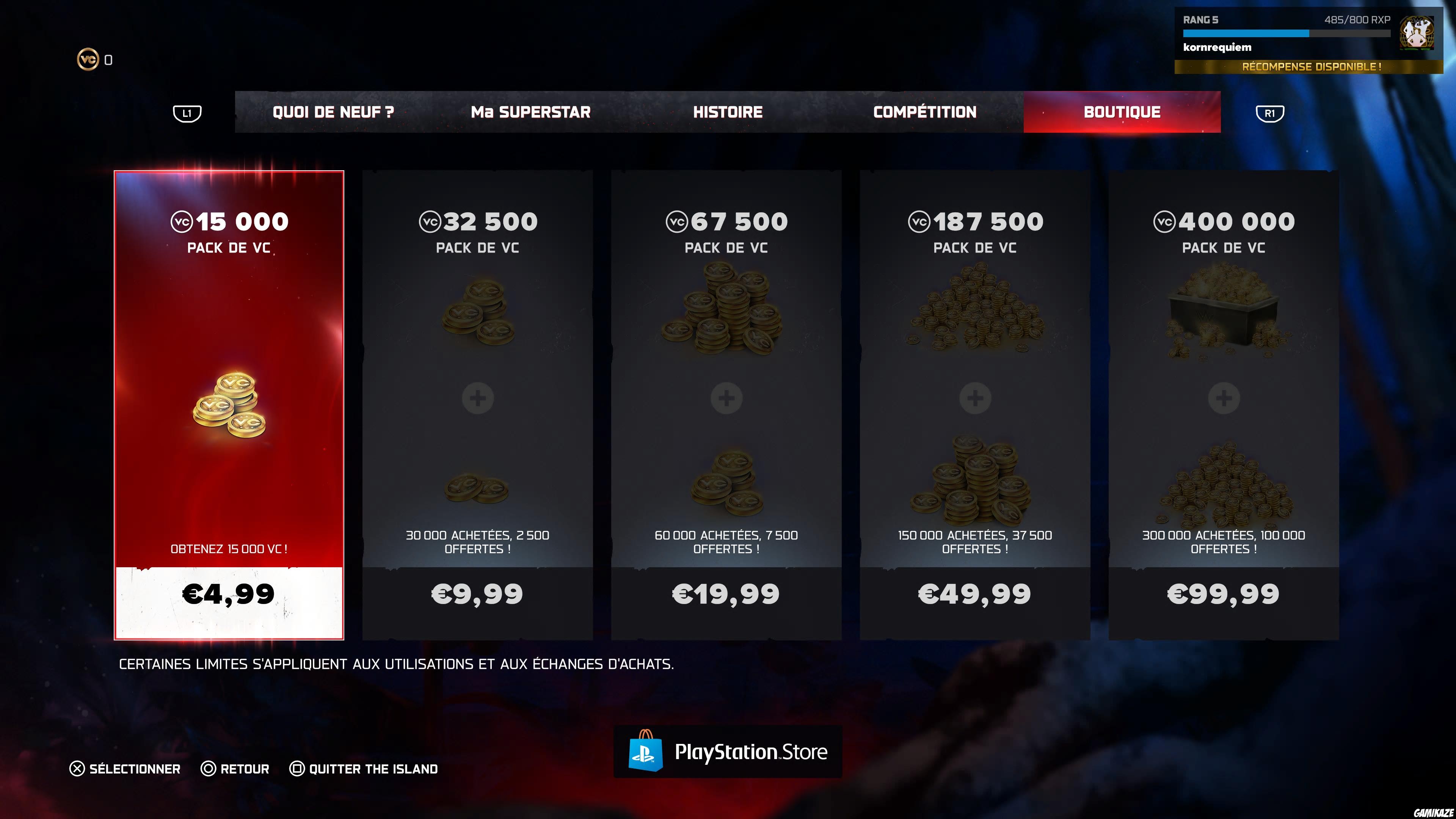Switch to the BOUTIQUE tab
The width and height of the screenshot is (1456, 819).
click(x=1121, y=112)
